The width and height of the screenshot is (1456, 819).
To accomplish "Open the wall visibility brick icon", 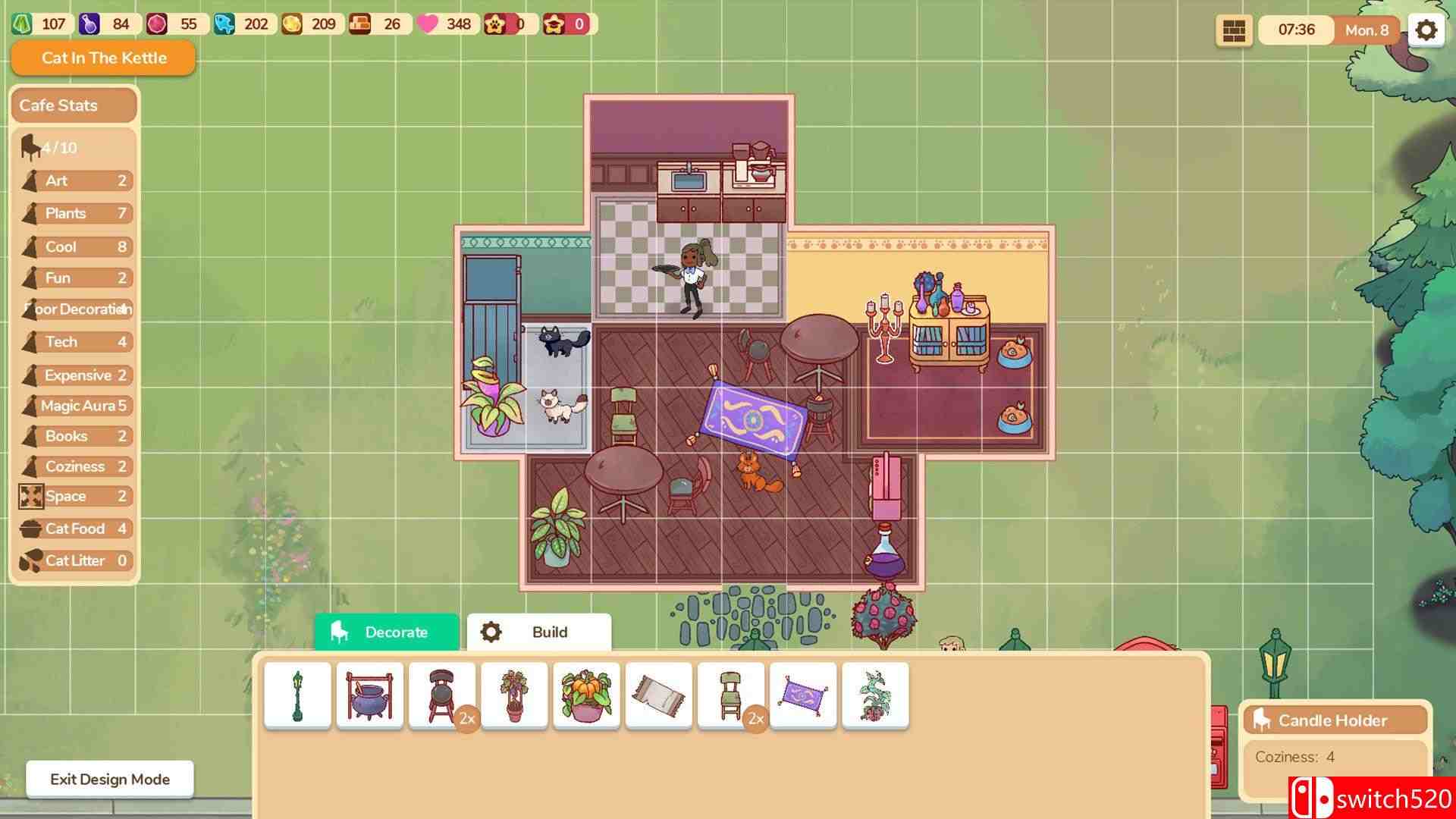I will tap(1235, 30).
